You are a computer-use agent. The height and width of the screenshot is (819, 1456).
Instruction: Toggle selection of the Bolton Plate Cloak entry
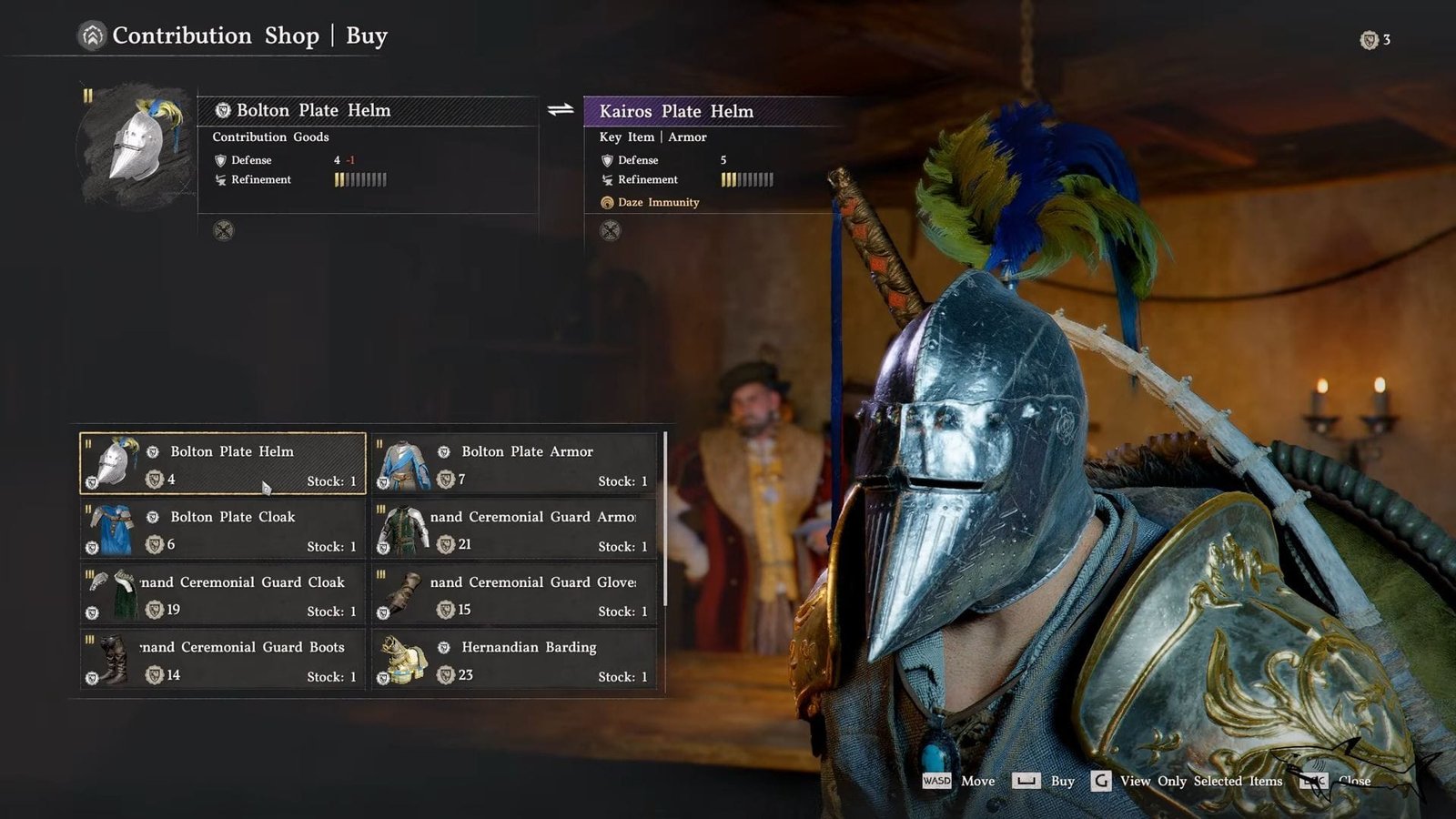coord(223,530)
